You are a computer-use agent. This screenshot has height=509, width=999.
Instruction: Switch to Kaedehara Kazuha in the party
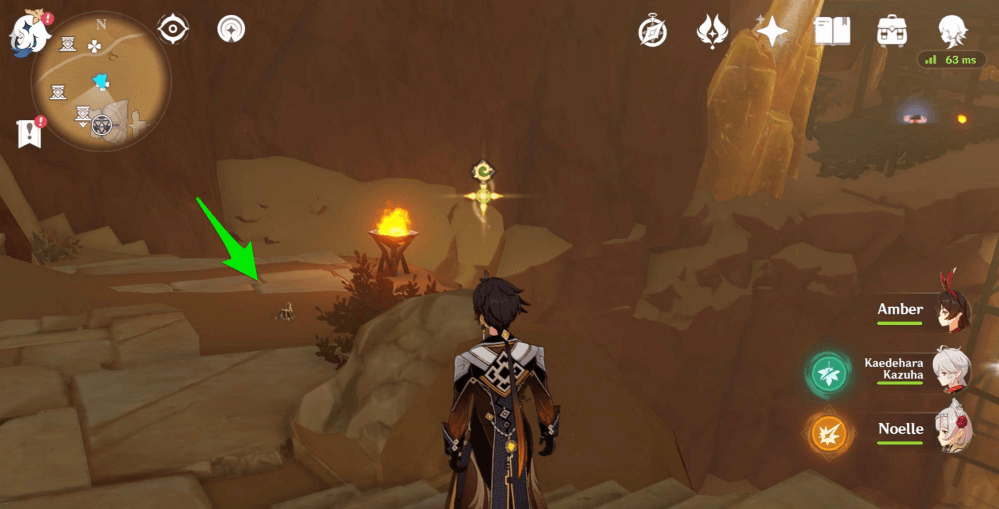(950, 370)
